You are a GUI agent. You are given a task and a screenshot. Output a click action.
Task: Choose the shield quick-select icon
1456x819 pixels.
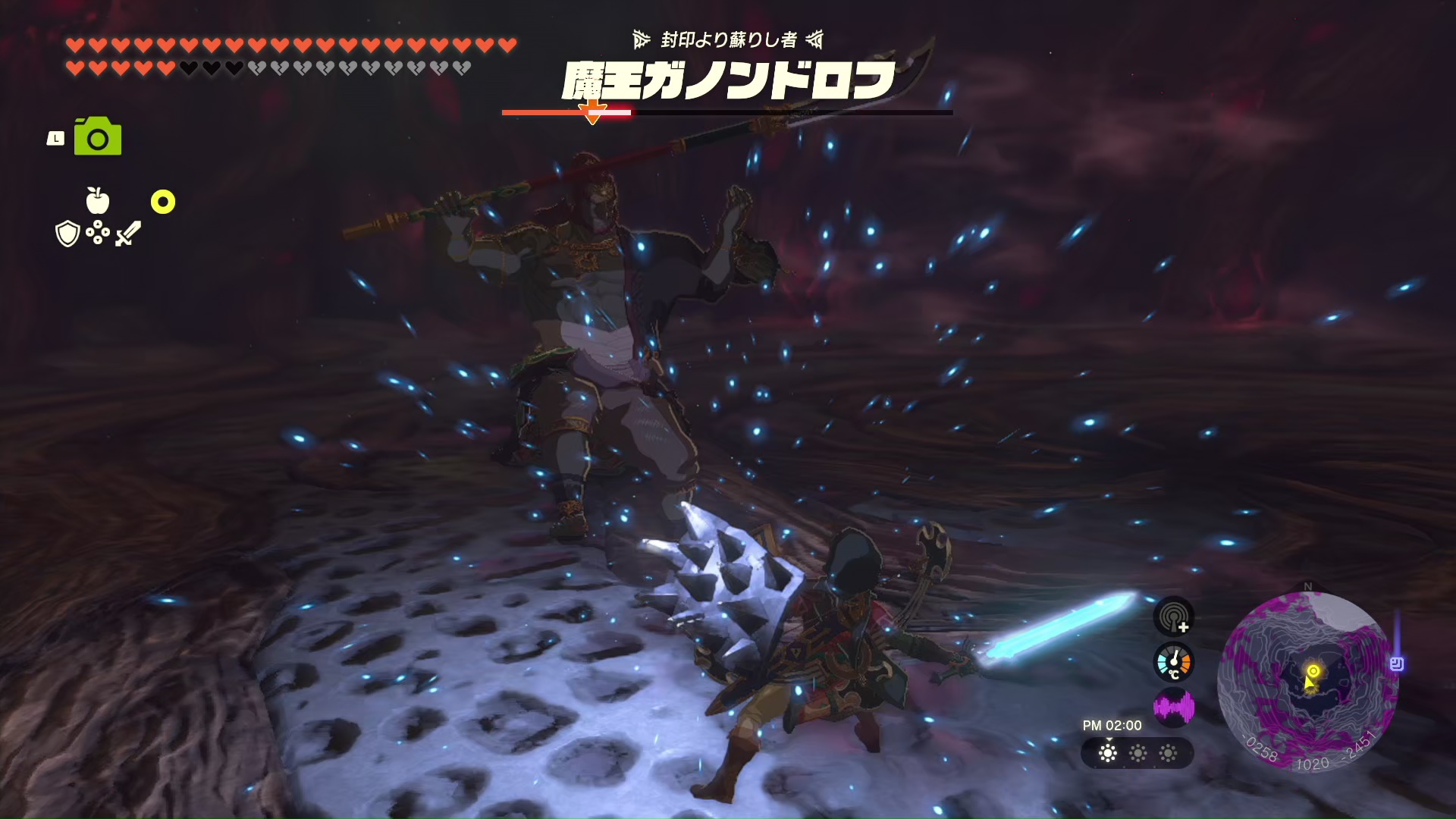(x=68, y=234)
